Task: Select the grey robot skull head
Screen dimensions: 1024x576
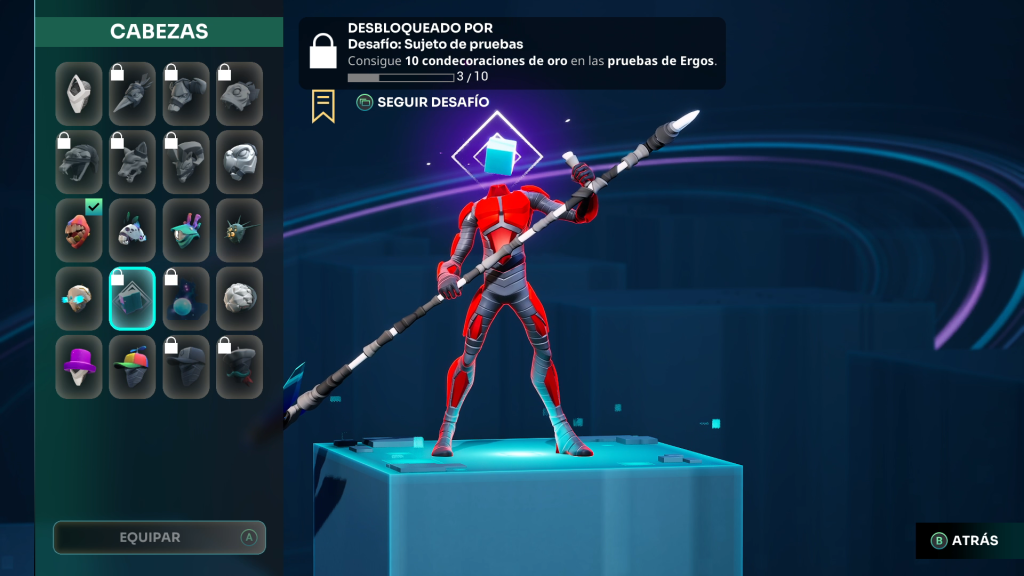Action: [239, 162]
